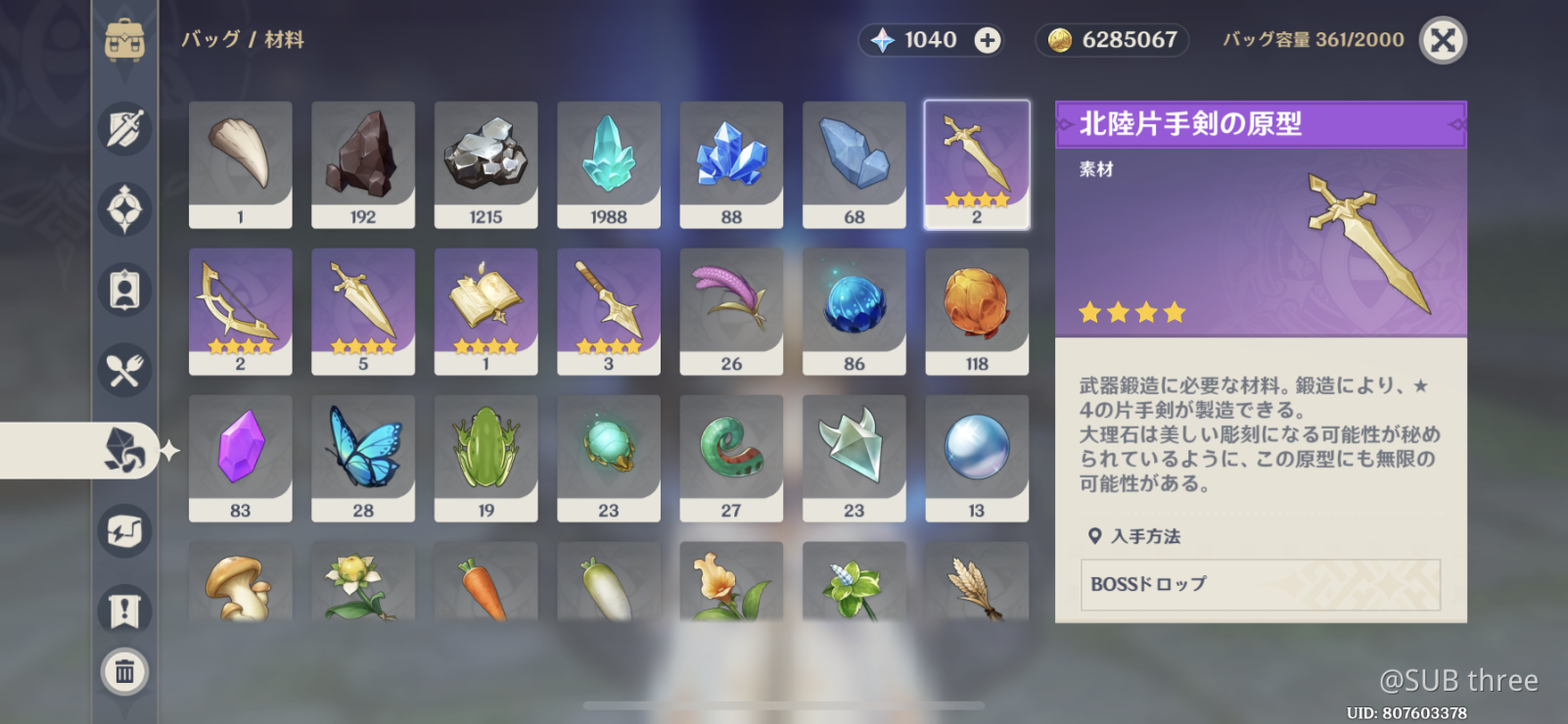Select the Northlander Bow Prototype item
The height and width of the screenshot is (724, 1568).
pyautogui.click(x=240, y=310)
